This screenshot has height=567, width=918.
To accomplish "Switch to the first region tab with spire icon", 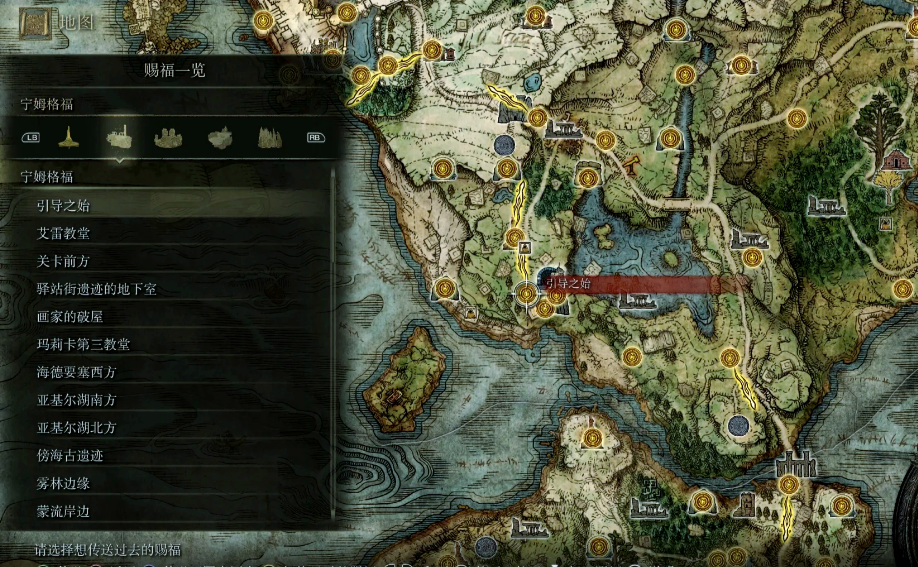I will pyautogui.click(x=66, y=137).
